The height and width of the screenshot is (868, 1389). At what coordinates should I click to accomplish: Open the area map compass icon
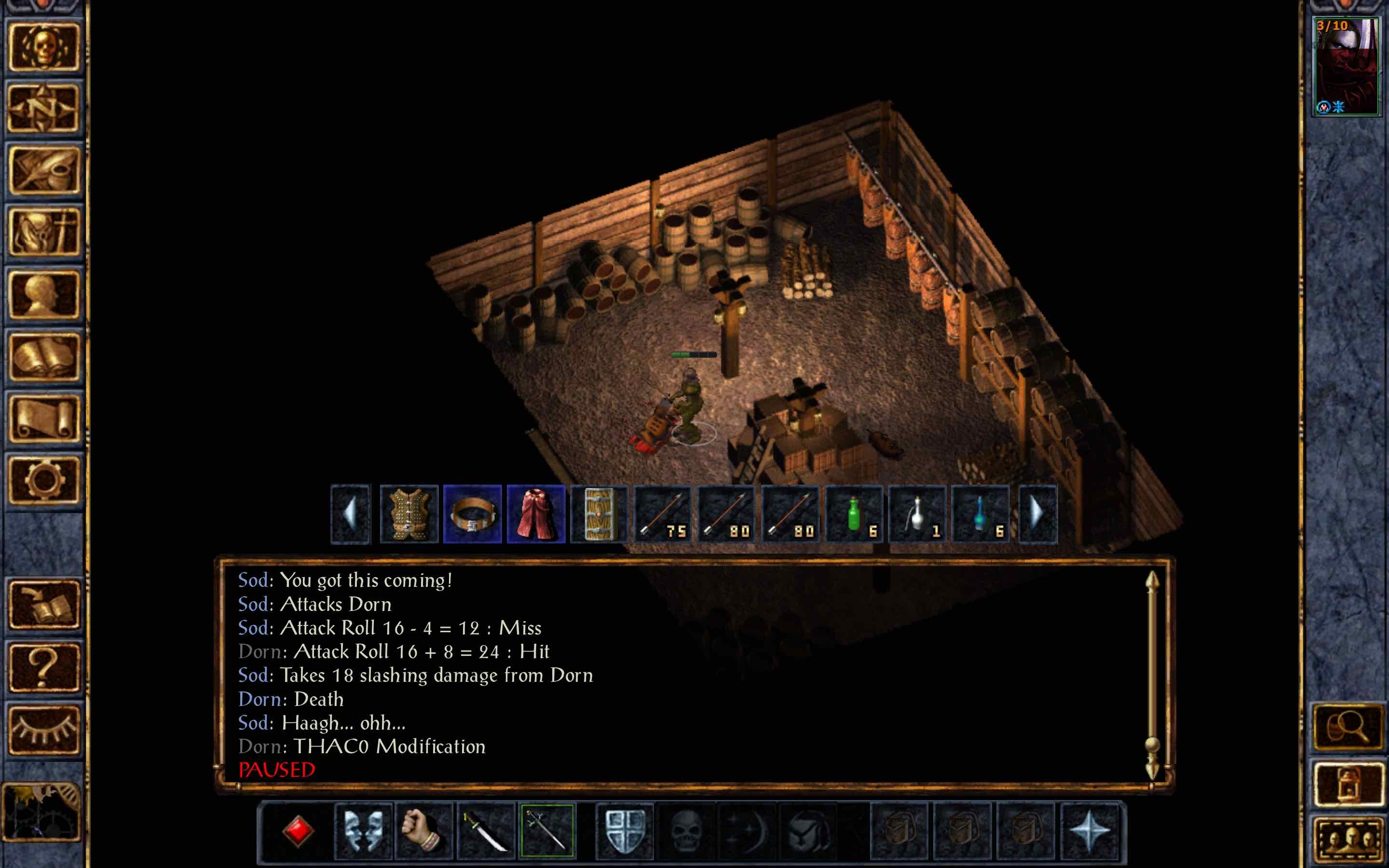click(x=43, y=108)
